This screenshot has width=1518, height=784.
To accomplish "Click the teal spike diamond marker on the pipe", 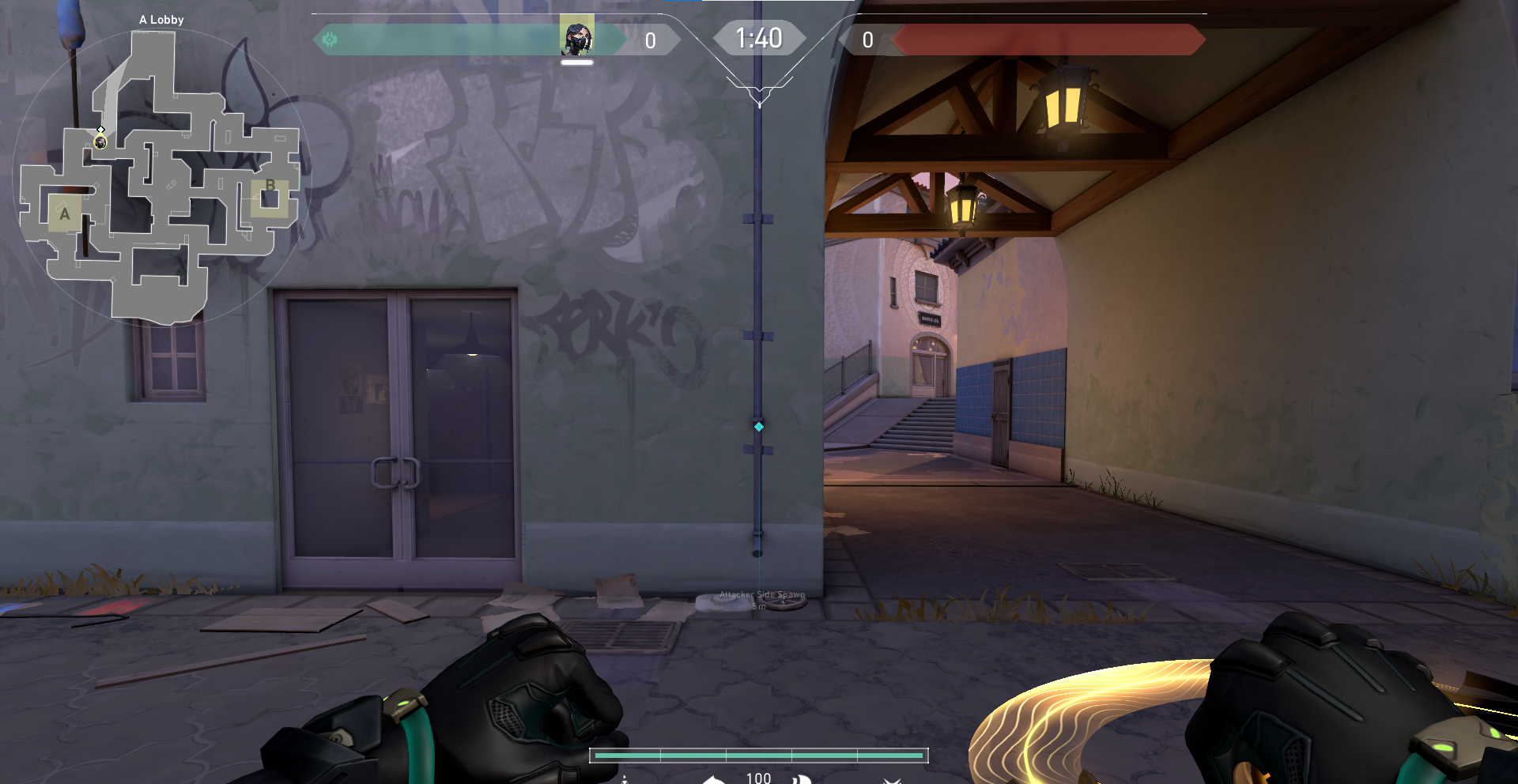I will pos(759,425).
